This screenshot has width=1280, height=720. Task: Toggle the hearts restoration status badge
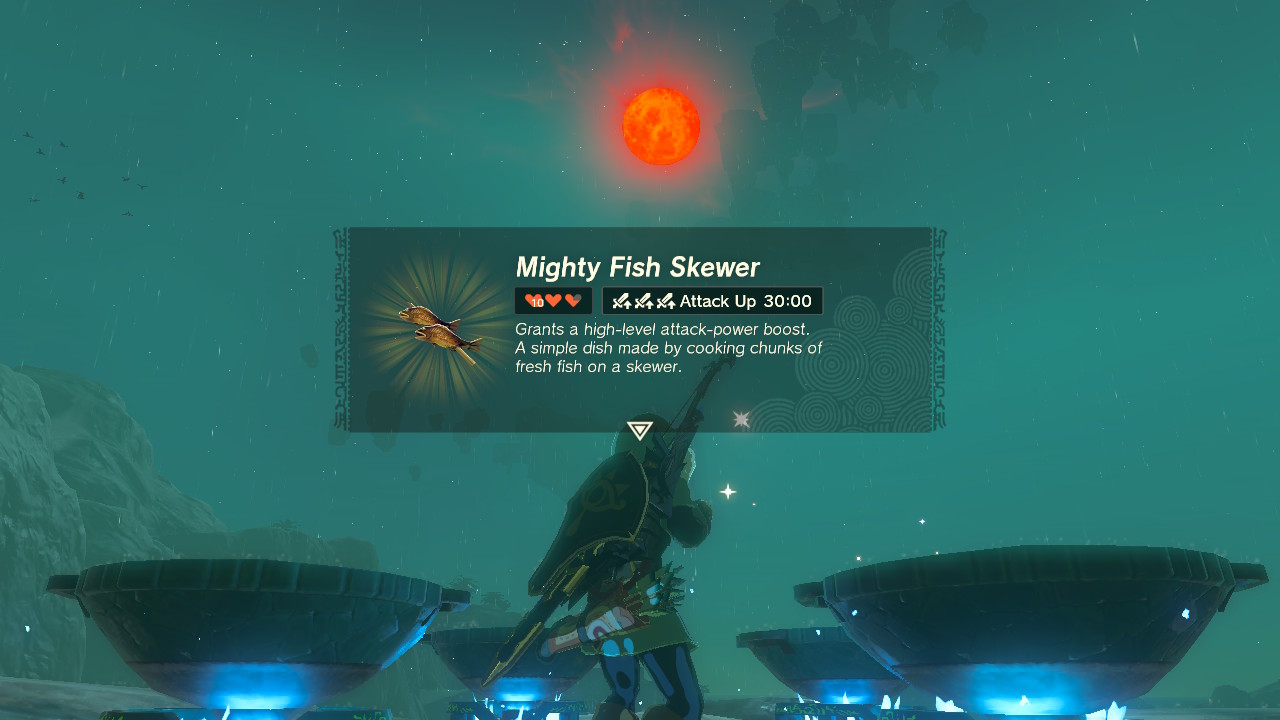553,300
